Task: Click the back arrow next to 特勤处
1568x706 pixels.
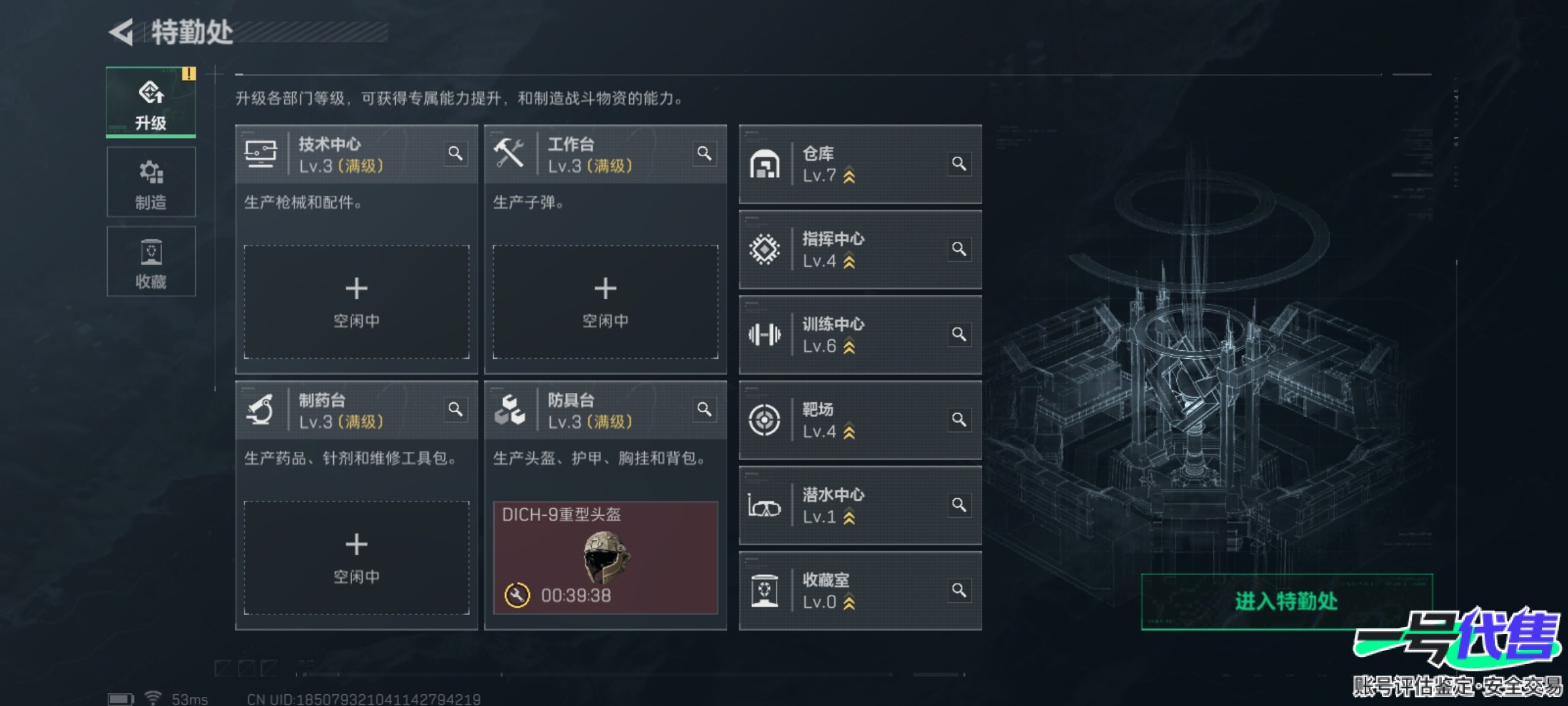Action: point(121,31)
